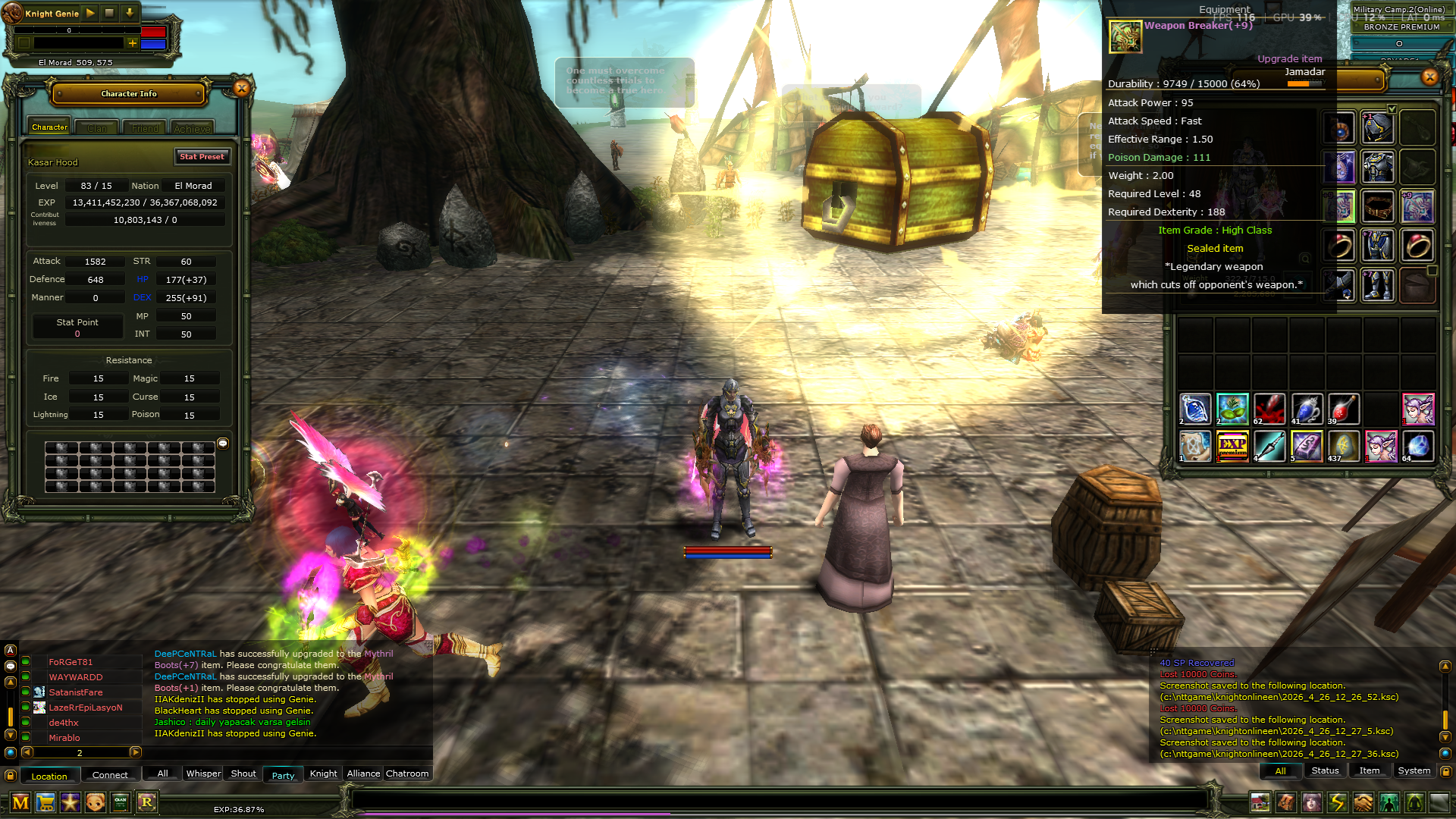Click the Clan board icon on bottom toolbar

click(120, 803)
